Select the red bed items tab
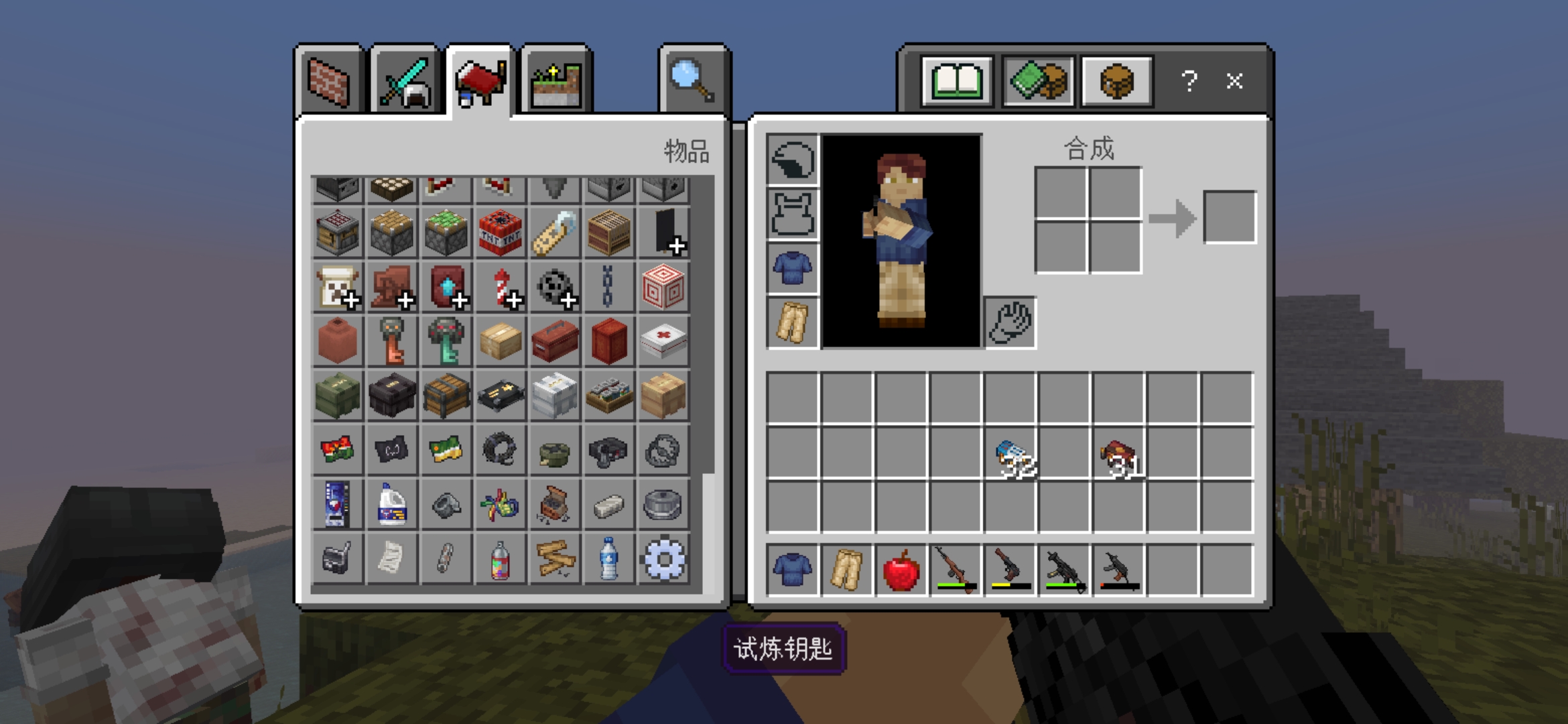Screen dimensions: 1568x724 [x=480, y=82]
